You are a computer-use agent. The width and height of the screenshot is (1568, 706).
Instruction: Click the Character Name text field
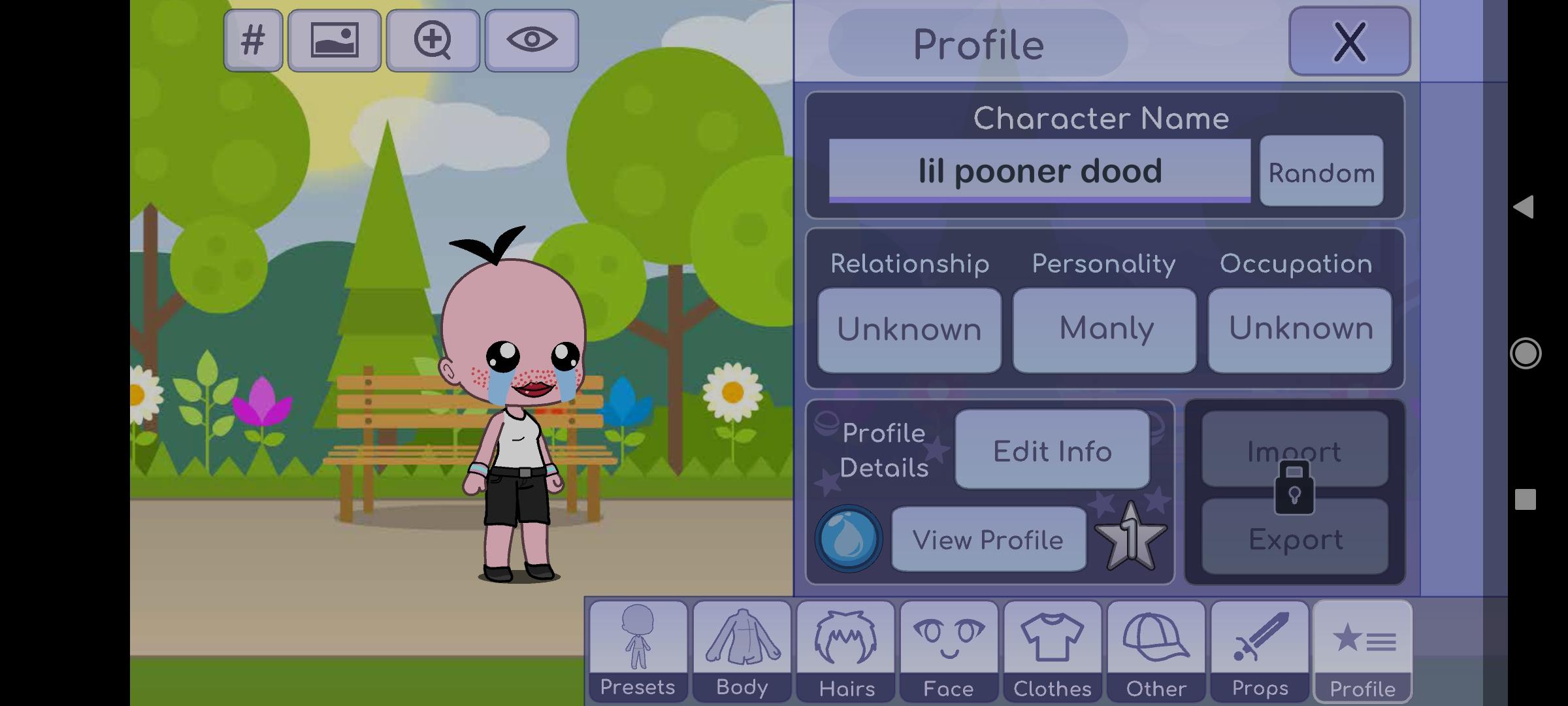tap(1039, 171)
